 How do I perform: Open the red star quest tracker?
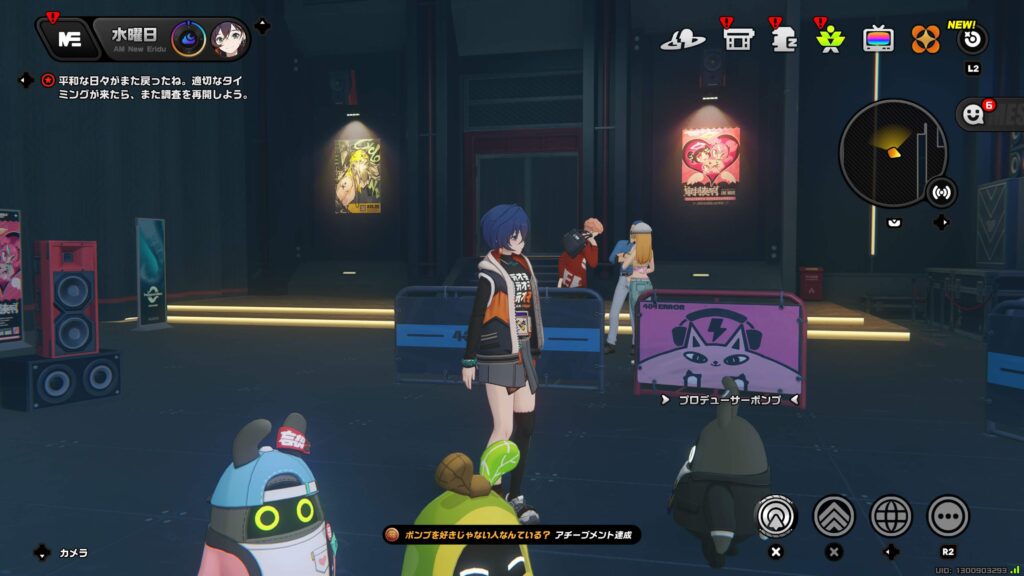pos(48,80)
